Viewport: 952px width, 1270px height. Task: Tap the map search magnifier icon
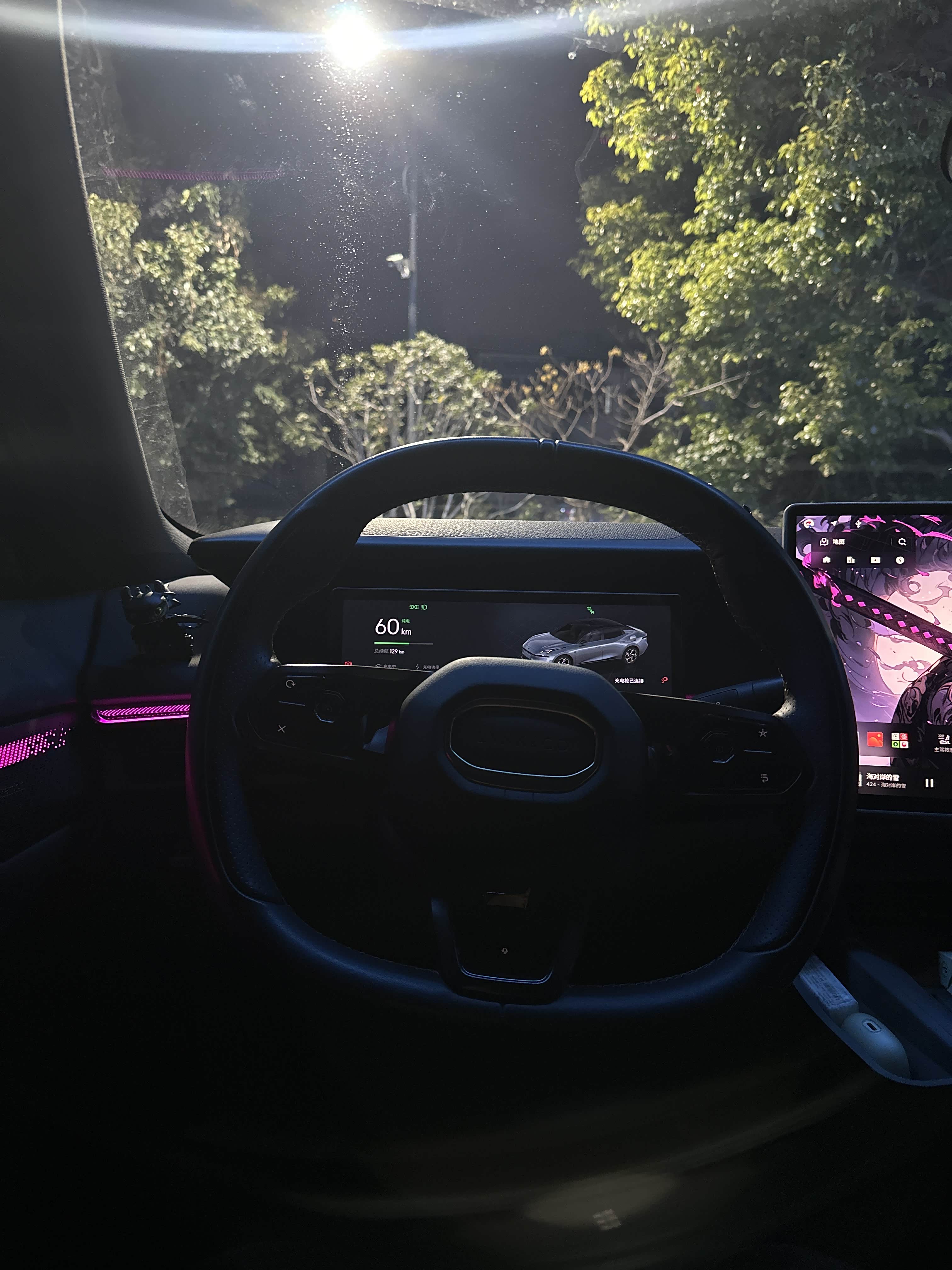(902, 541)
